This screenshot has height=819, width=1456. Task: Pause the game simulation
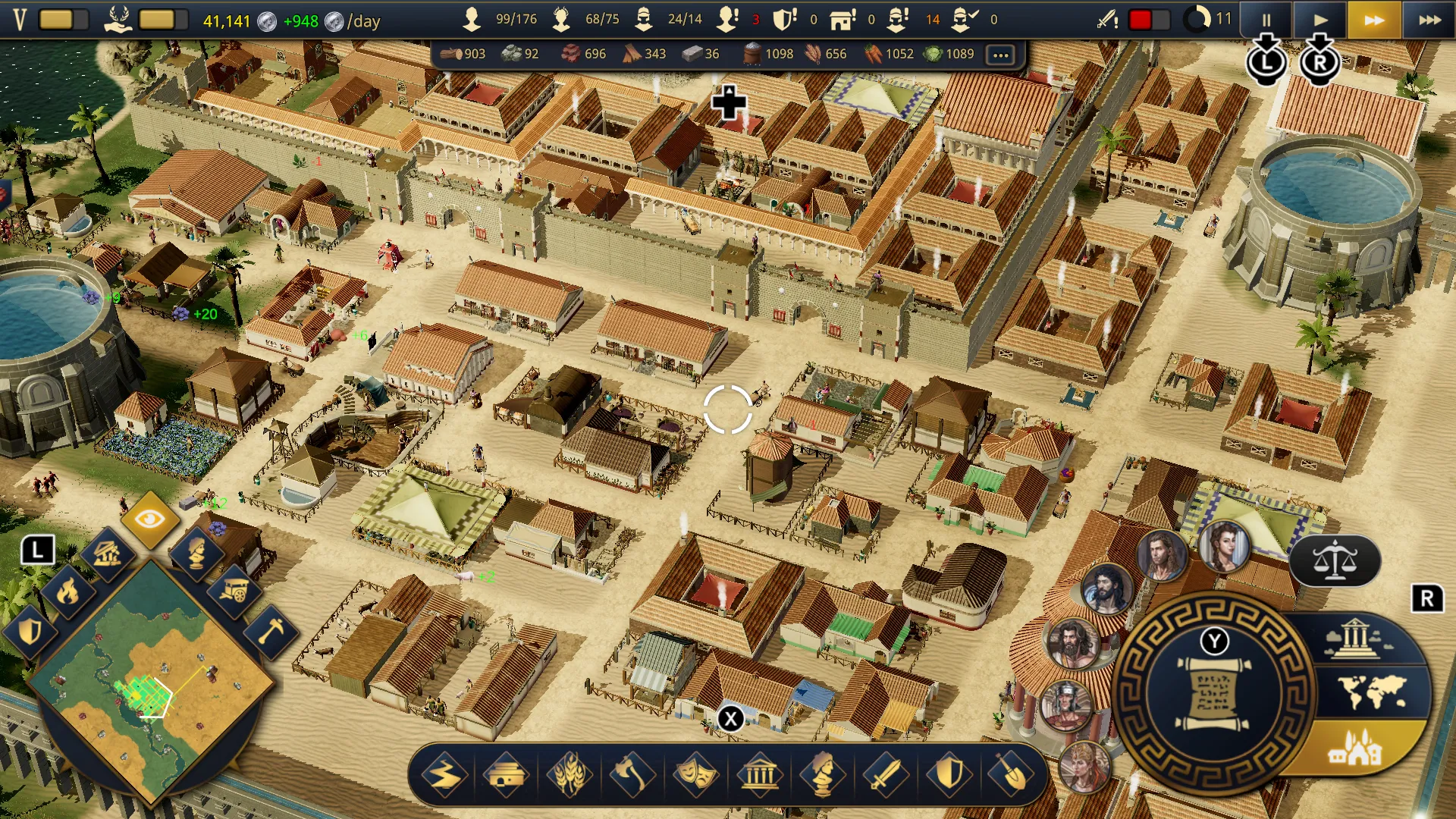click(x=1266, y=20)
